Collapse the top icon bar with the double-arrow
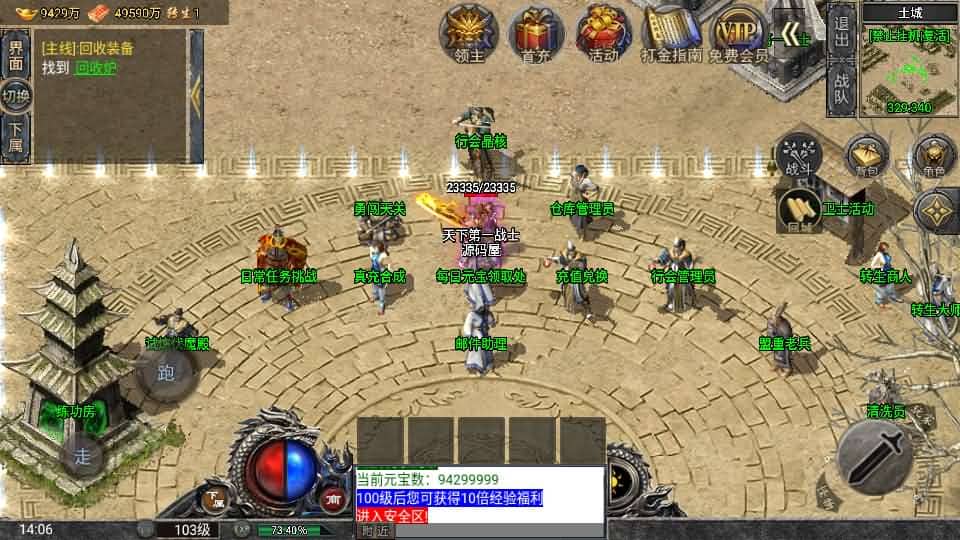The width and height of the screenshot is (960, 540). click(x=796, y=36)
